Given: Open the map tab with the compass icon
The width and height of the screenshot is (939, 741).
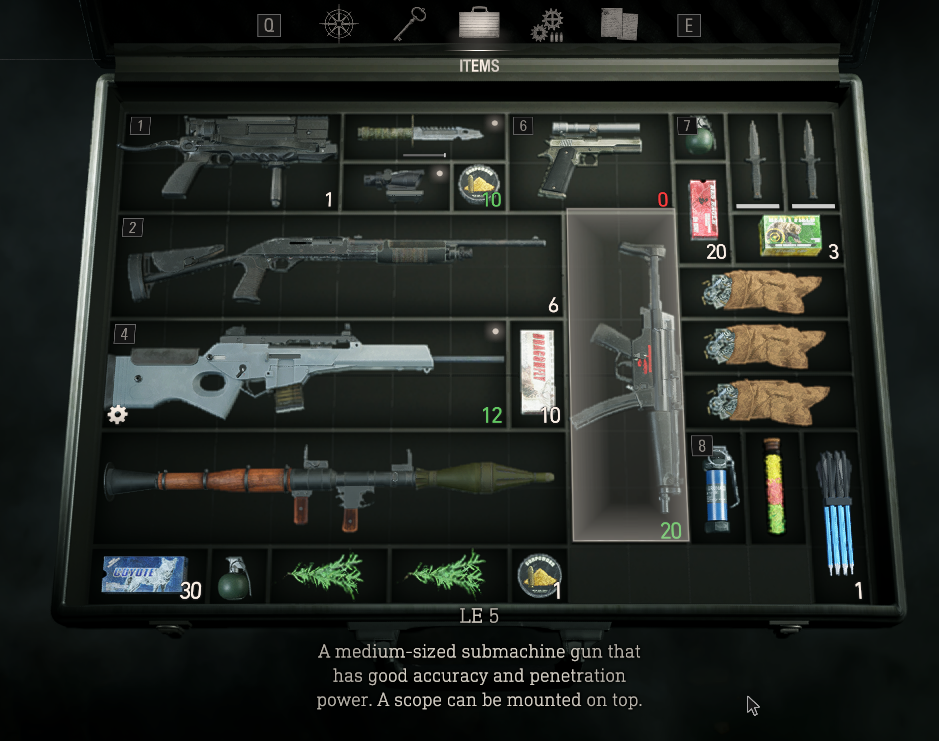Looking at the screenshot, I should [x=340, y=25].
